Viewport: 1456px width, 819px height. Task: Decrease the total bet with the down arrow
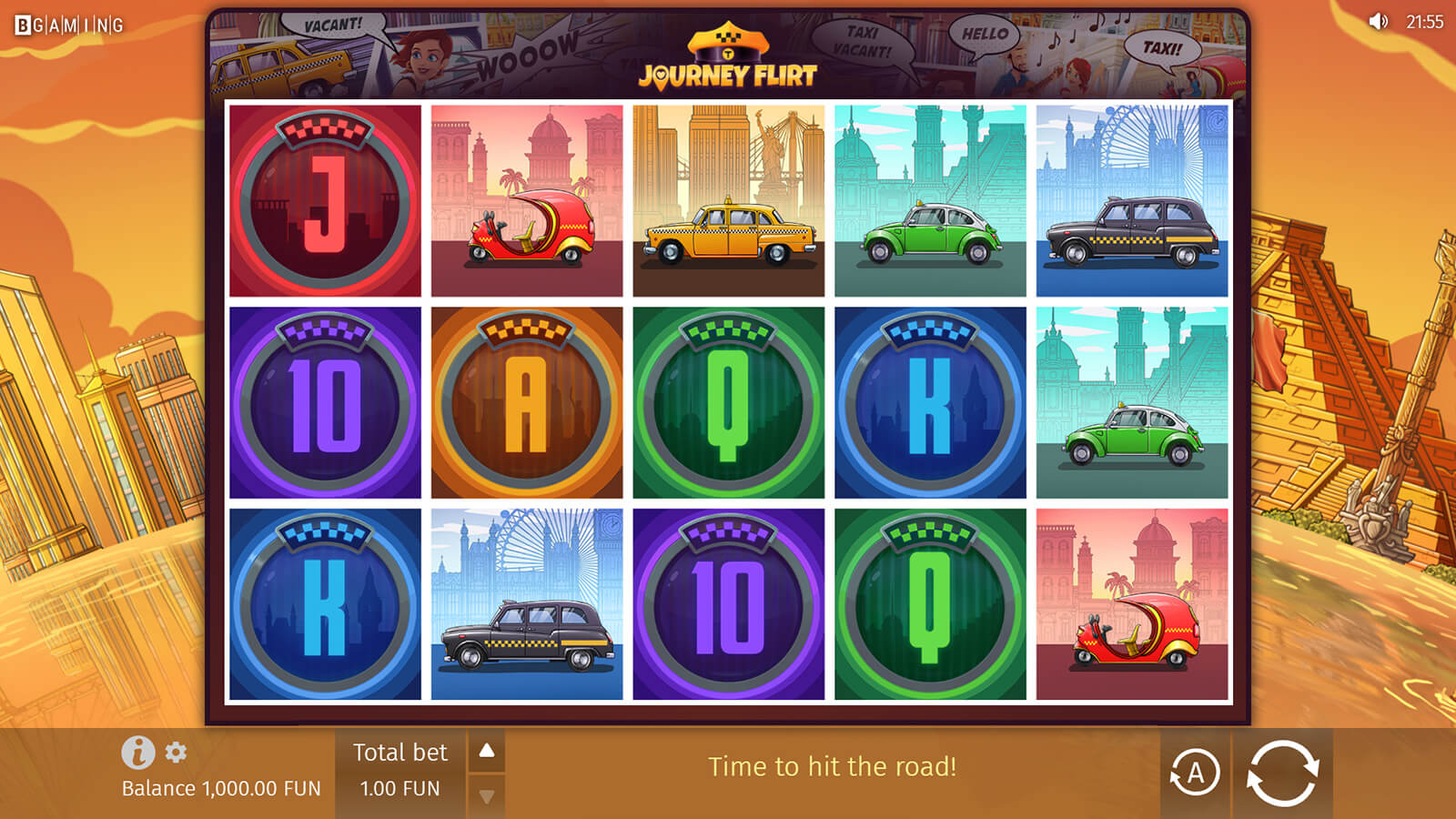487,796
